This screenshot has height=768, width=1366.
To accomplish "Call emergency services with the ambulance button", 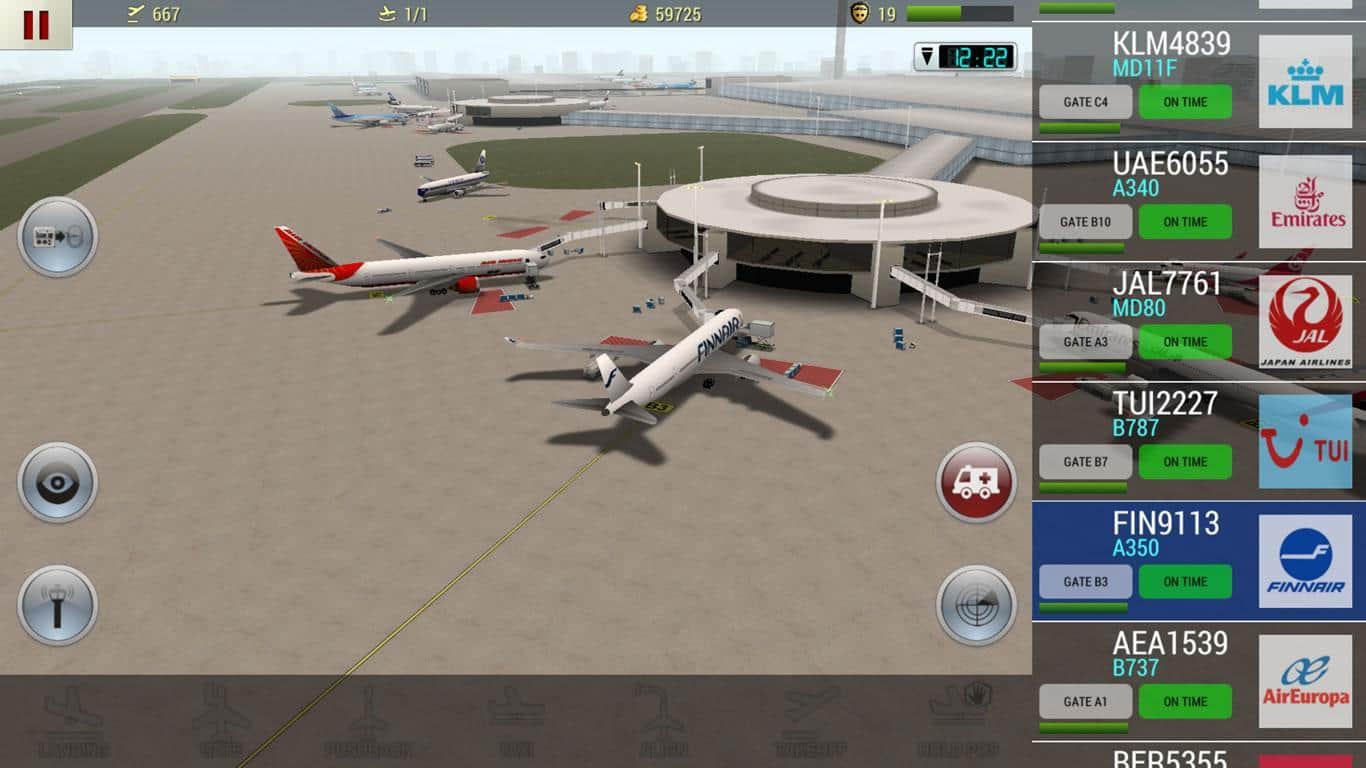I will click(976, 483).
